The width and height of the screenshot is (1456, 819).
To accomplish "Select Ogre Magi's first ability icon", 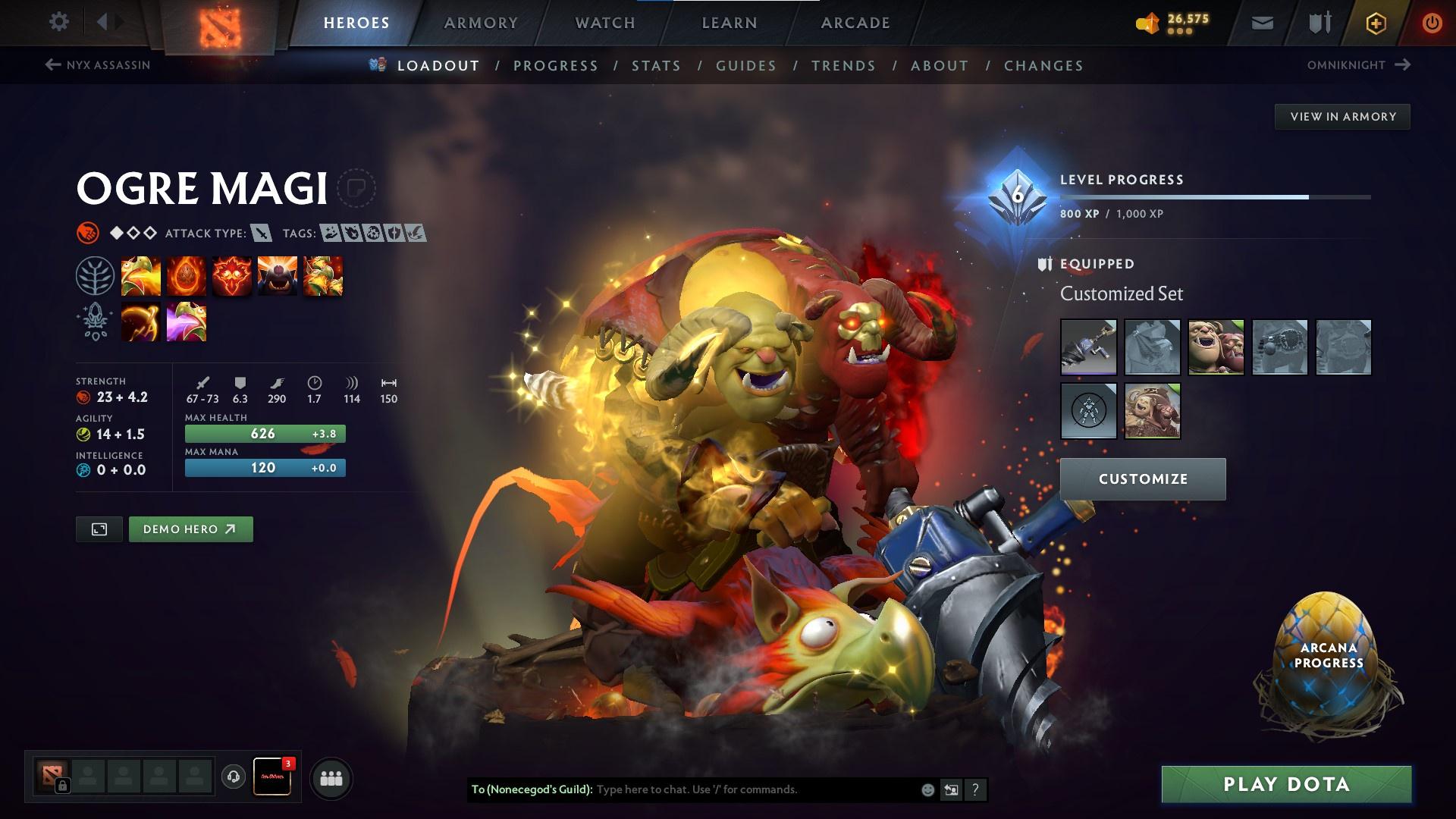I will pos(140,275).
